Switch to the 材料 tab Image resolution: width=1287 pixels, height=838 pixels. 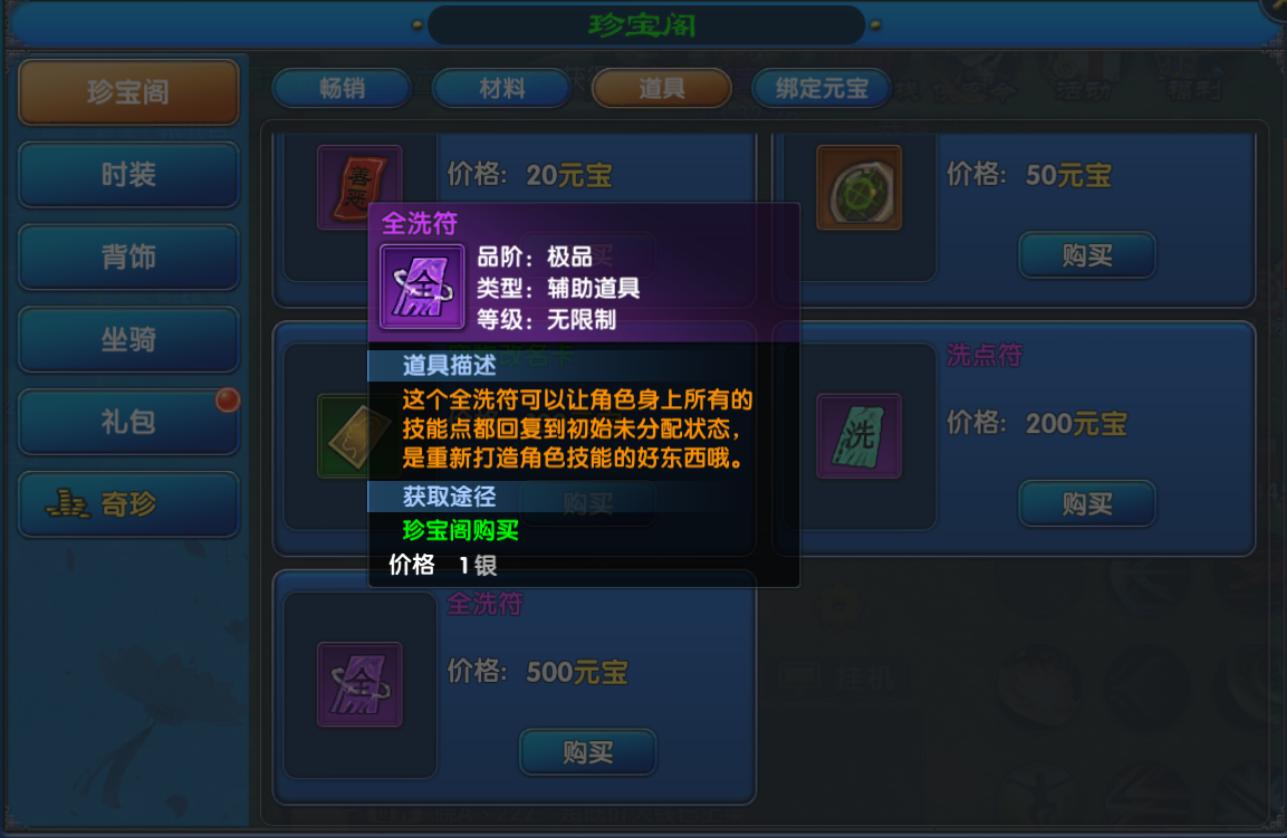(x=501, y=88)
